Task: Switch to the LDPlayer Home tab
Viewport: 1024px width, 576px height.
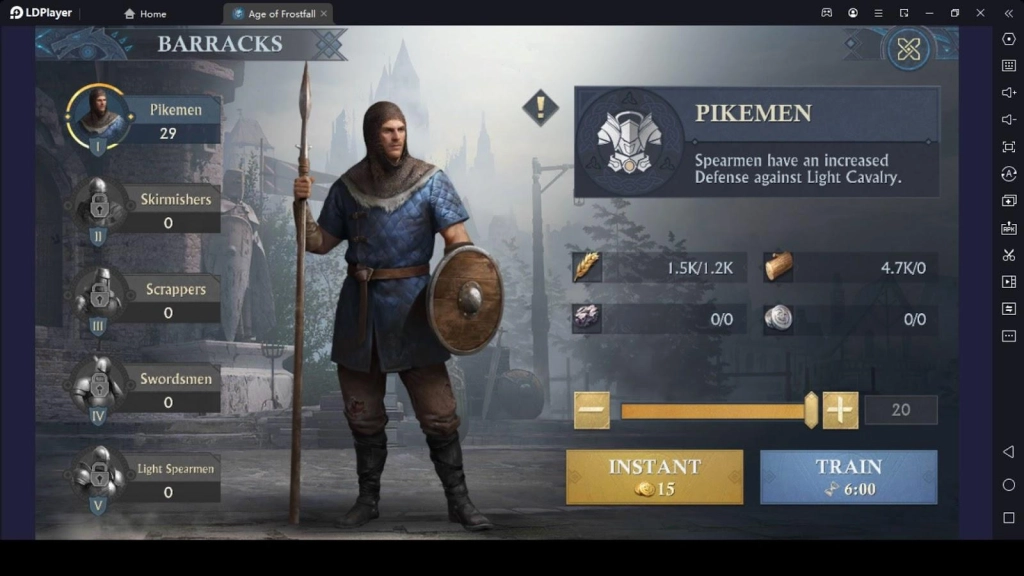Action: click(145, 14)
